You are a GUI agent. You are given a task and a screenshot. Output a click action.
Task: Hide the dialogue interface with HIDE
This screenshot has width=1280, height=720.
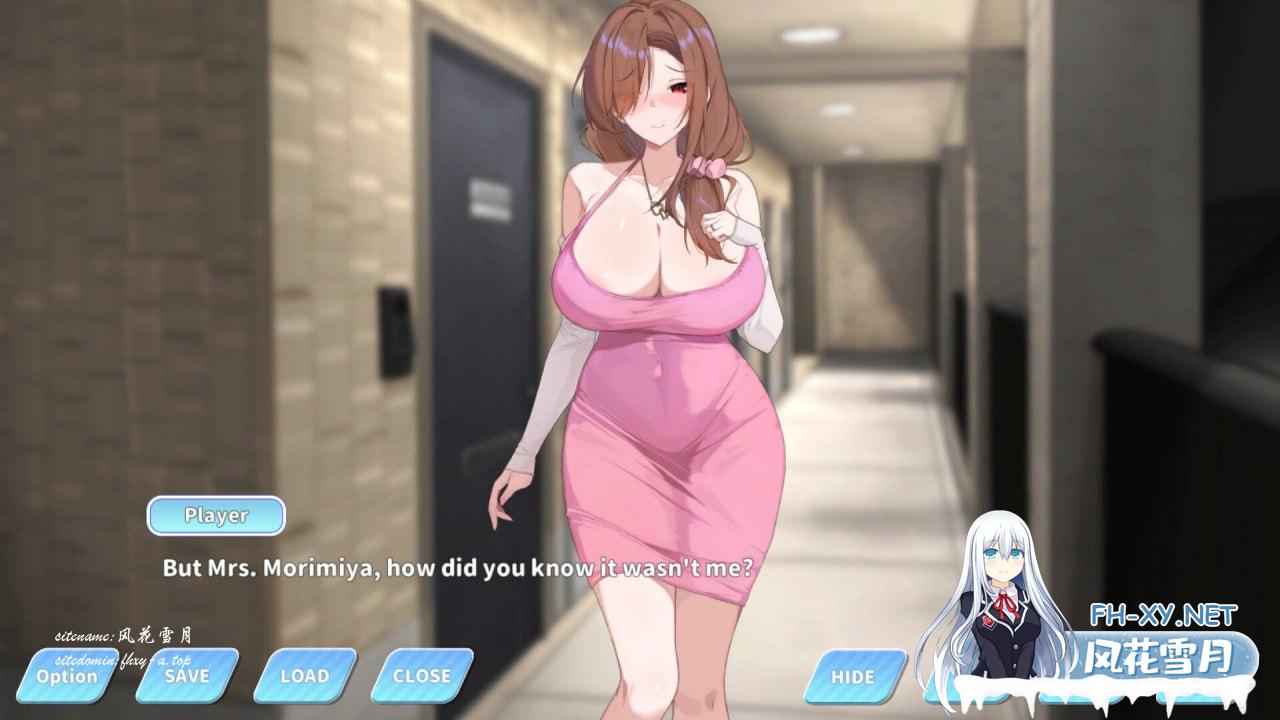pyautogui.click(x=853, y=677)
